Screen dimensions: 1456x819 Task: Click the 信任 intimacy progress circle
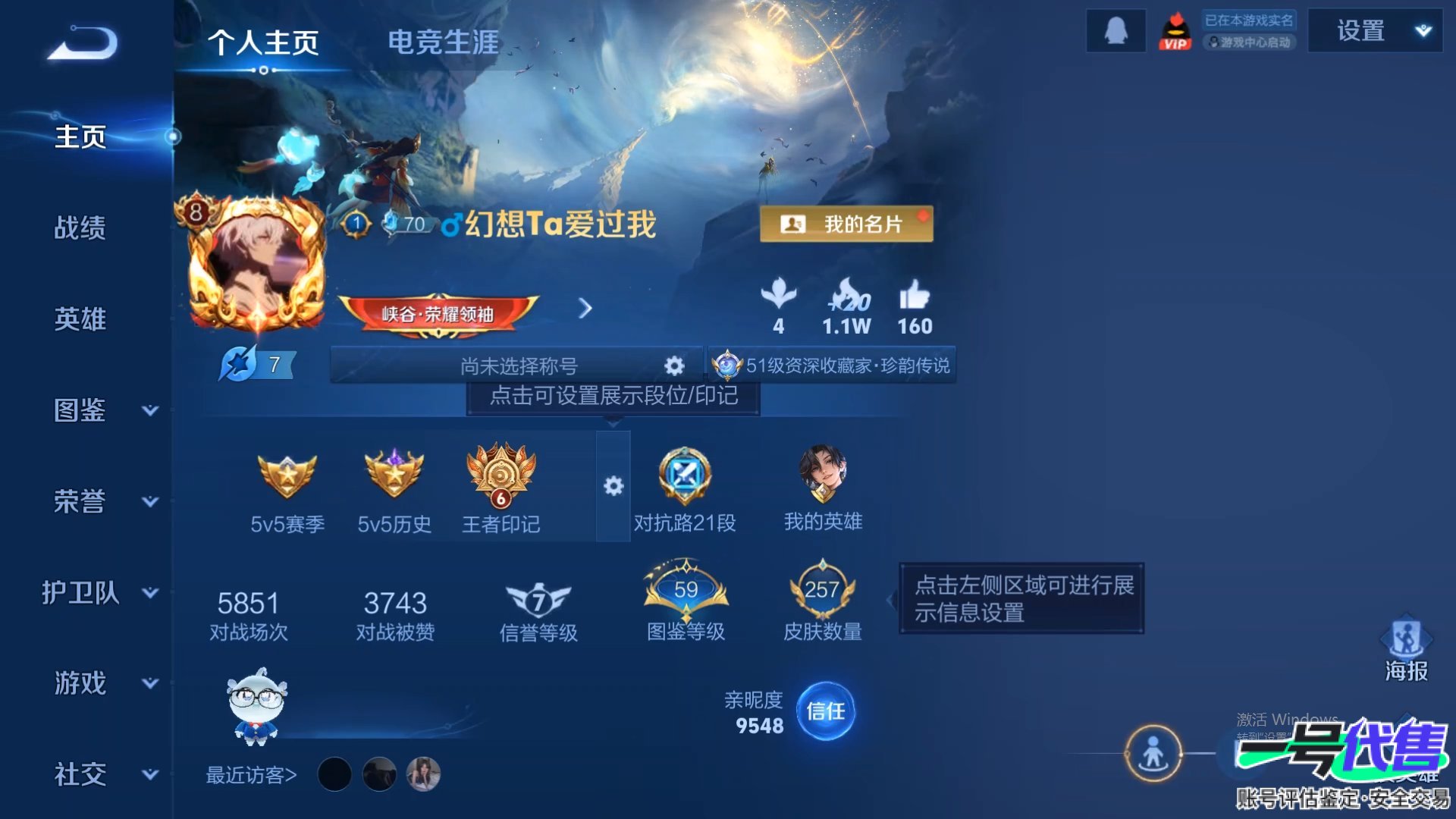(828, 713)
